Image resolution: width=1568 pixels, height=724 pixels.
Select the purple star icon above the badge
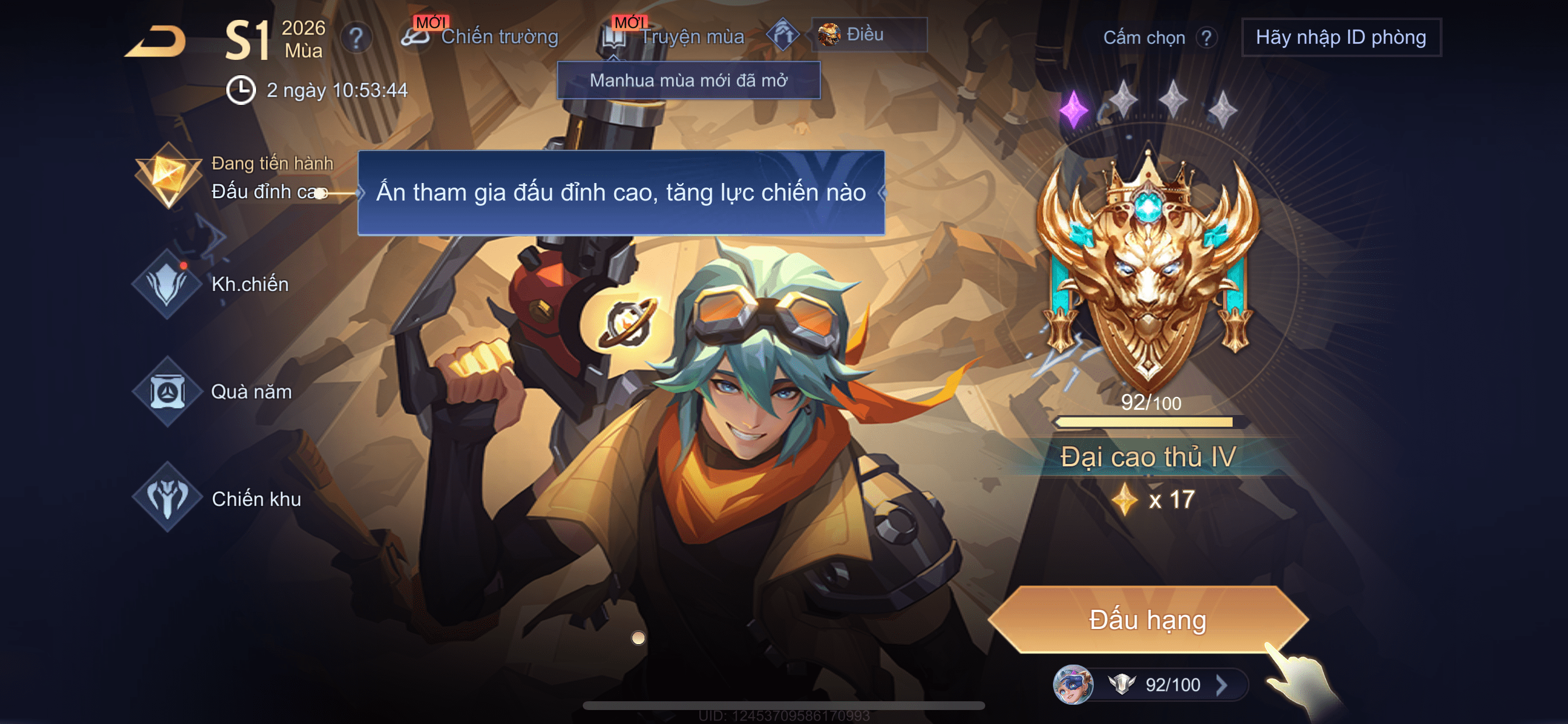pyautogui.click(x=1073, y=110)
